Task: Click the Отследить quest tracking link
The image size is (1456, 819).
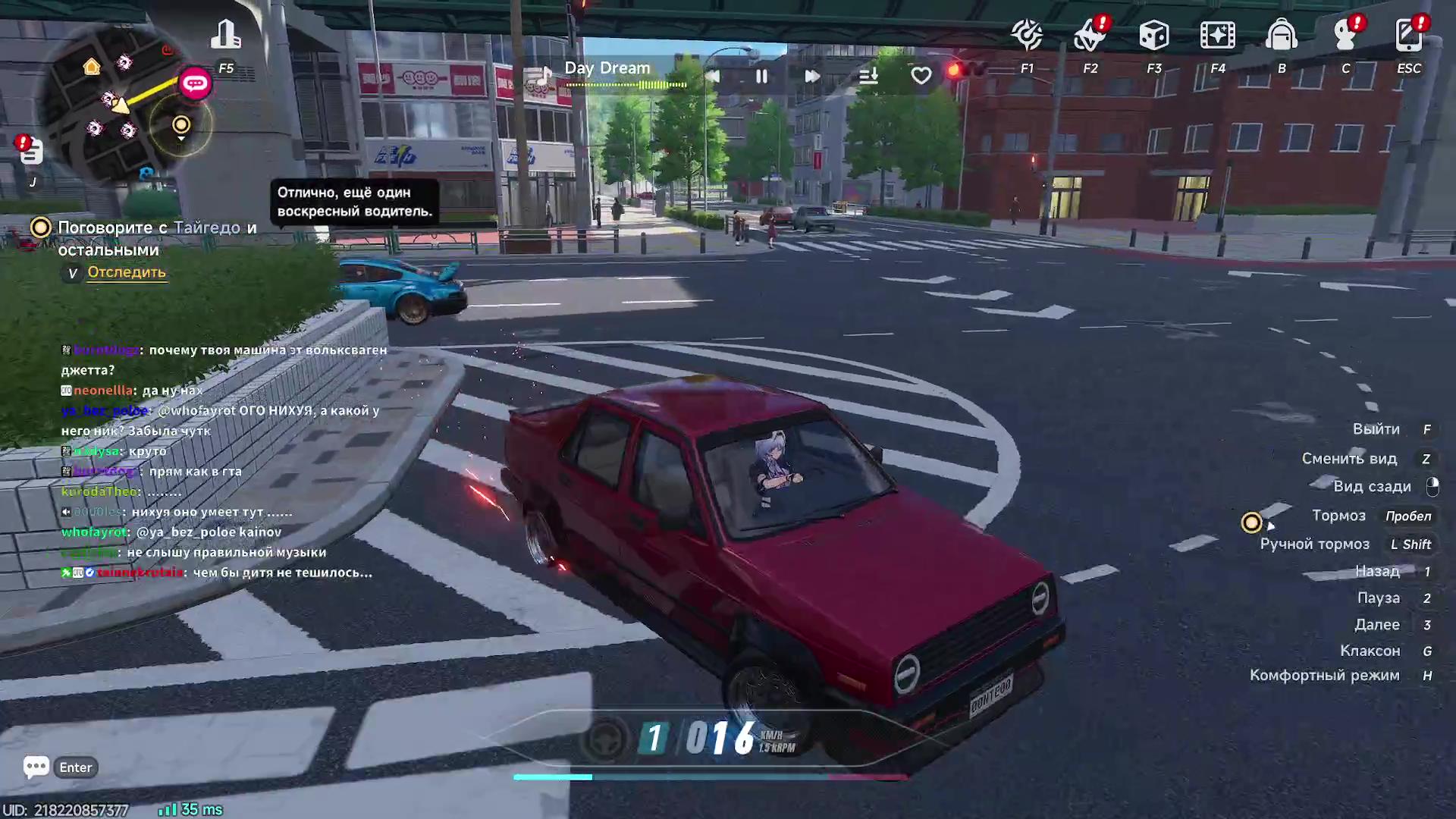Action: click(x=126, y=272)
